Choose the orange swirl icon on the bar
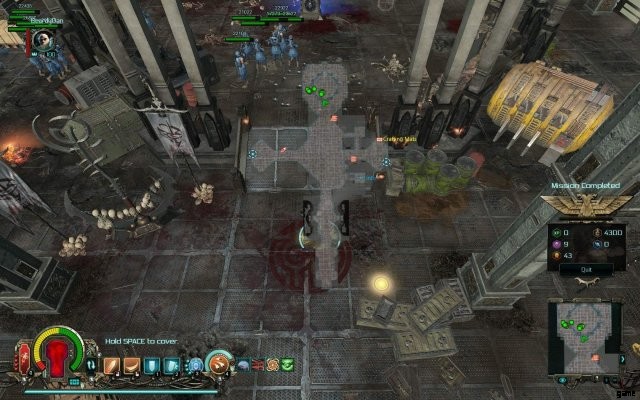Image resolution: width=640 pixels, height=400 pixels. coord(272,364)
